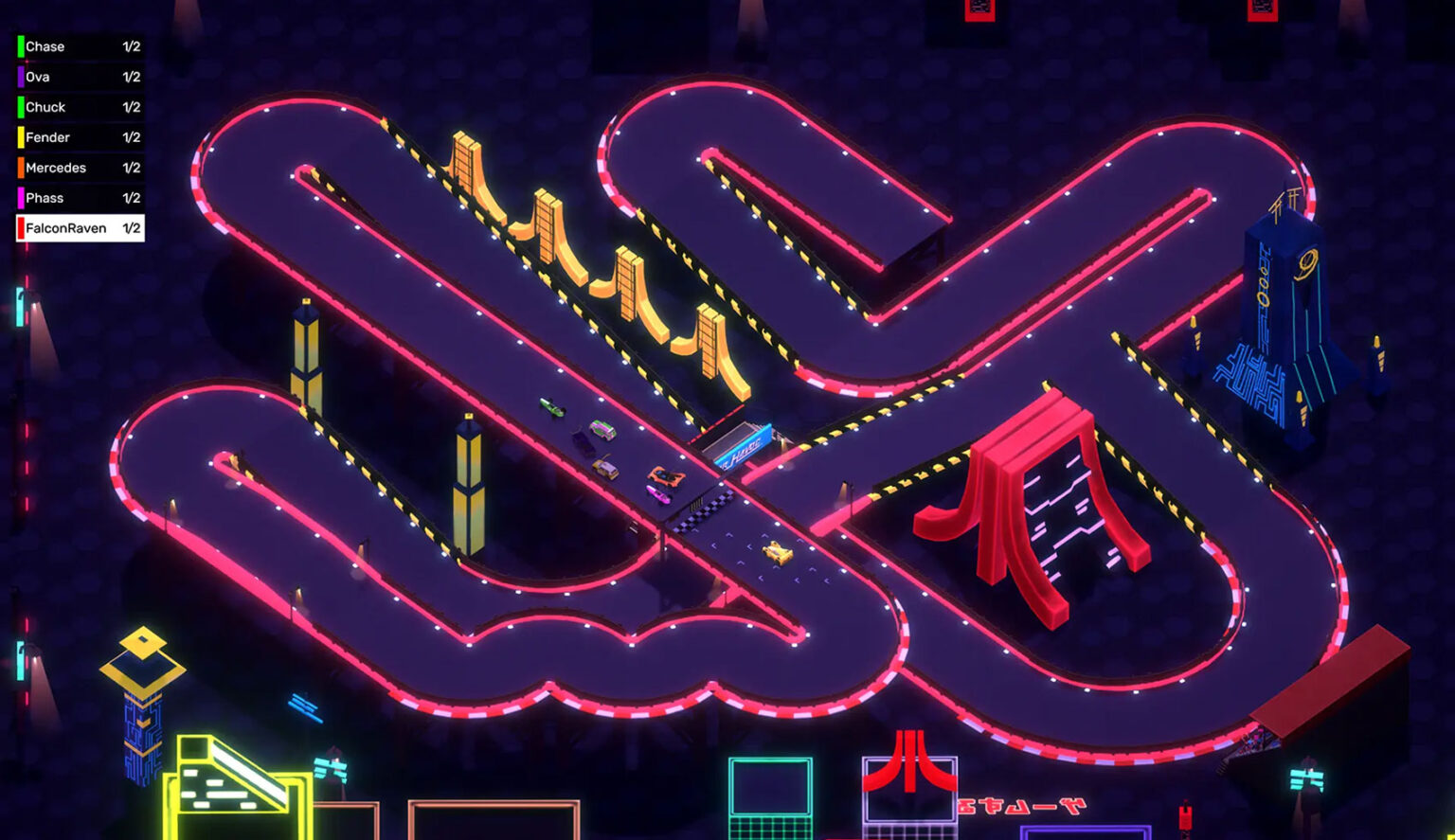
Task: Click the pink car behind the start line
Action: pos(658,494)
